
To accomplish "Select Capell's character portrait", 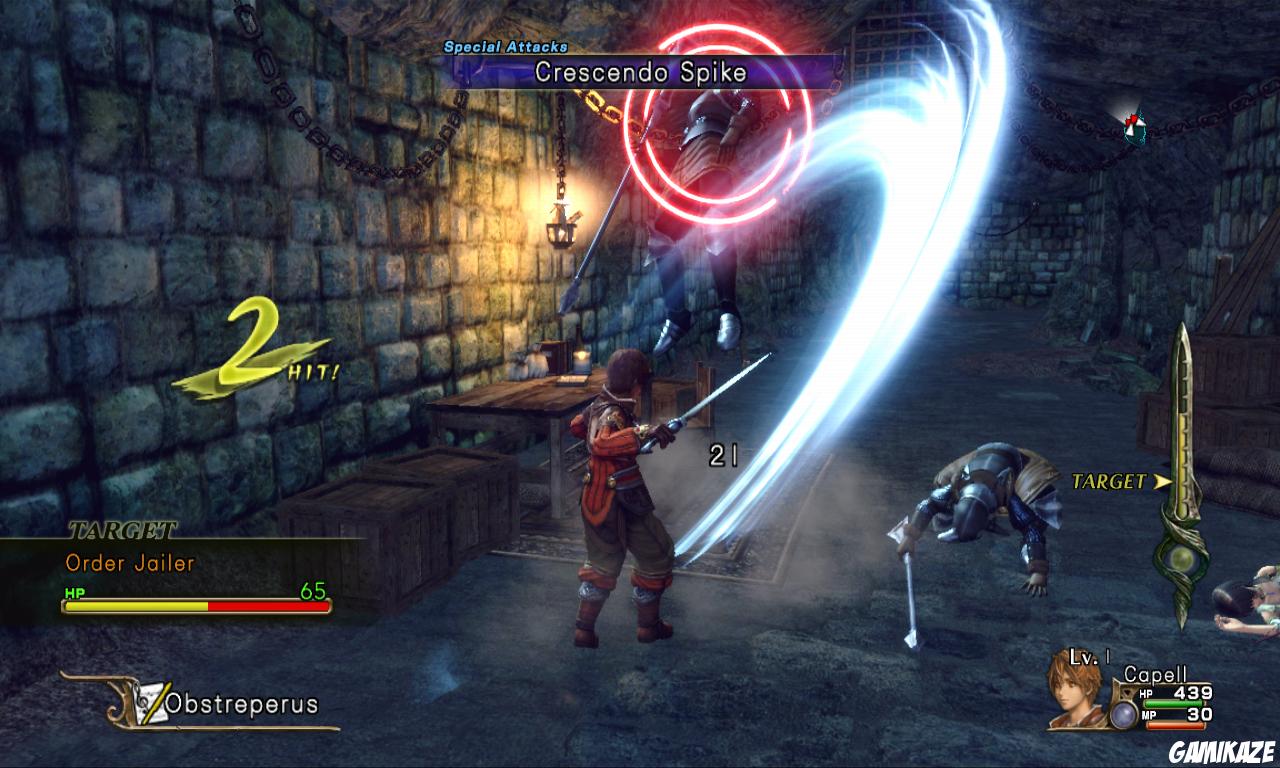I will 1075,688.
